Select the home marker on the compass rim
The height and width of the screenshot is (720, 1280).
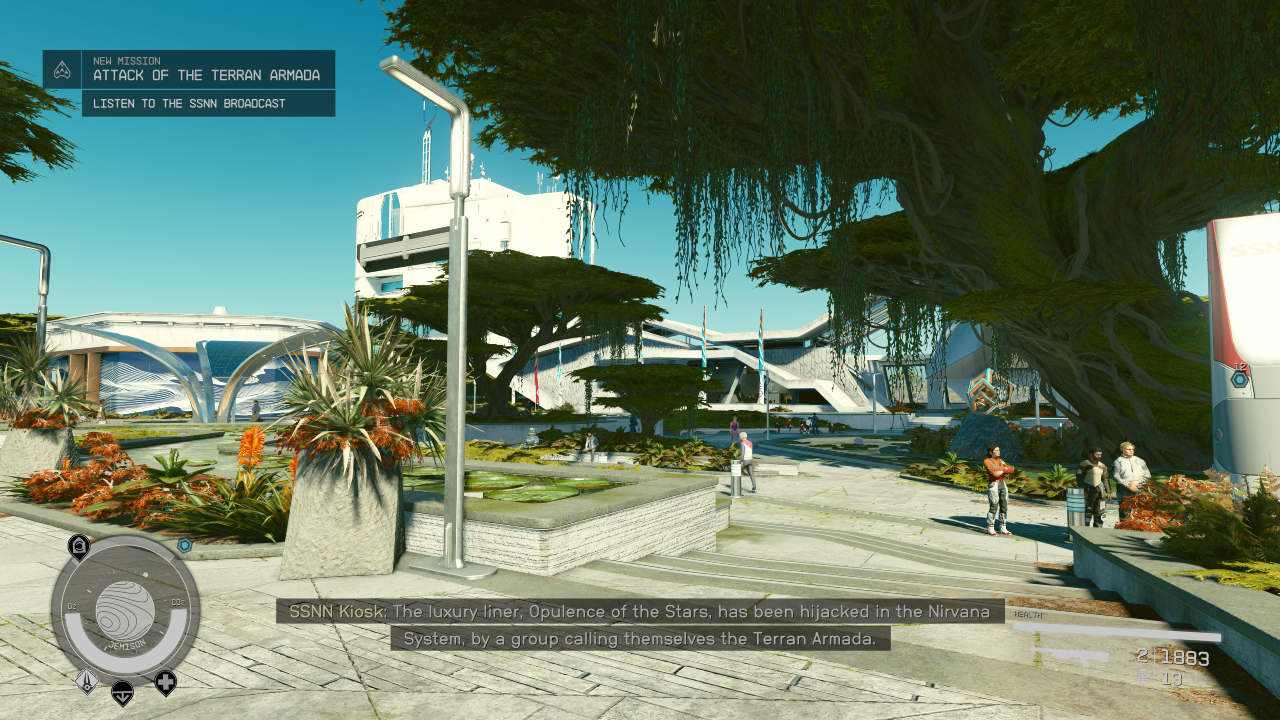[x=78, y=546]
